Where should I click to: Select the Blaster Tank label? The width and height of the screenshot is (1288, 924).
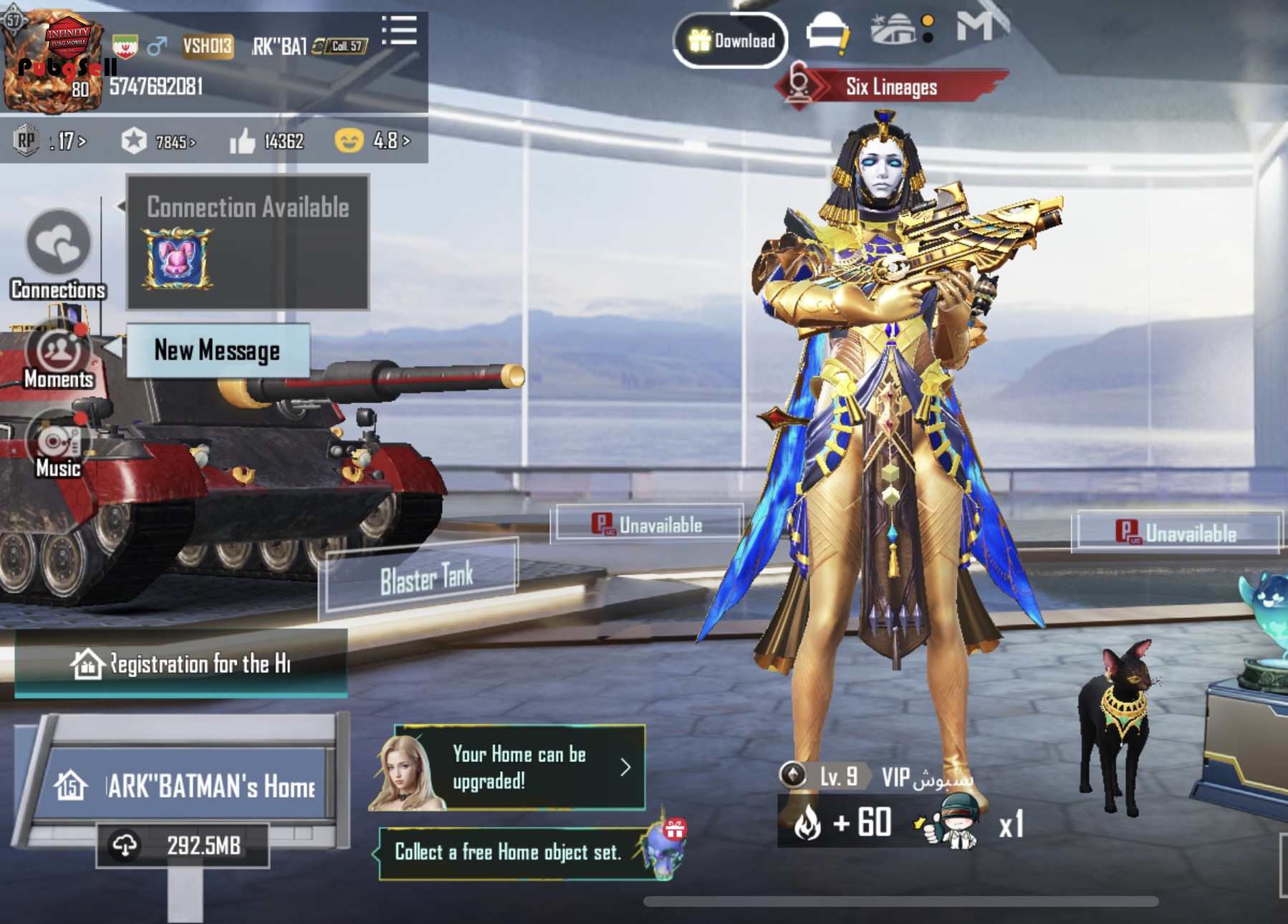(426, 577)
